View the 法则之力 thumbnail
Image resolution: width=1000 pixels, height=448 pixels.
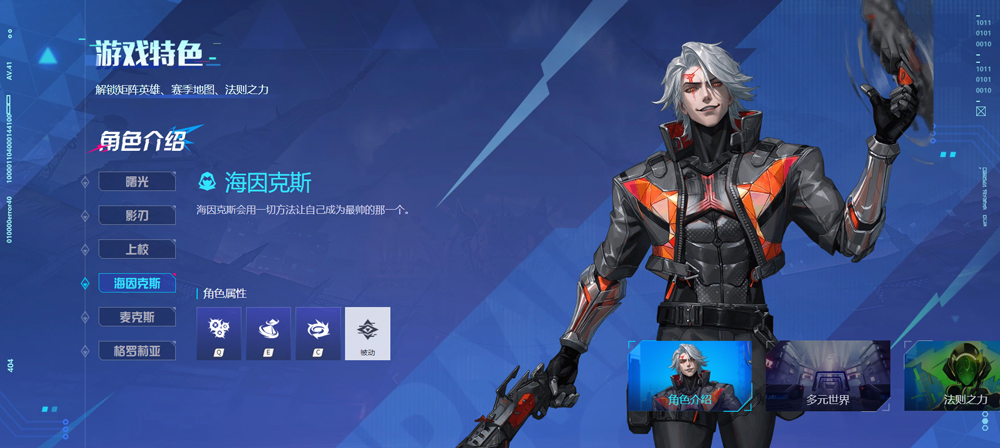tap(951, 376)
